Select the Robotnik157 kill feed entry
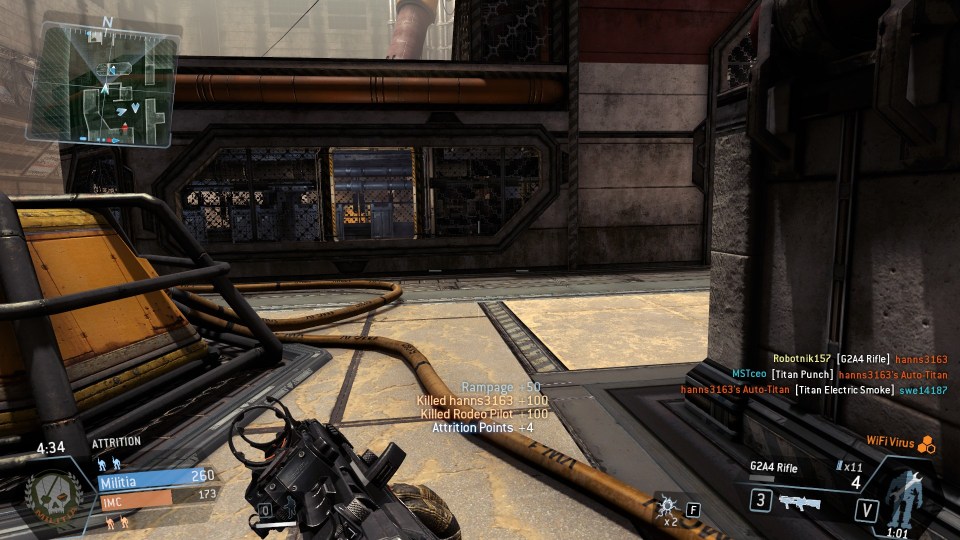The height and width of the screenshot is (540, 960). coord(859,358)
